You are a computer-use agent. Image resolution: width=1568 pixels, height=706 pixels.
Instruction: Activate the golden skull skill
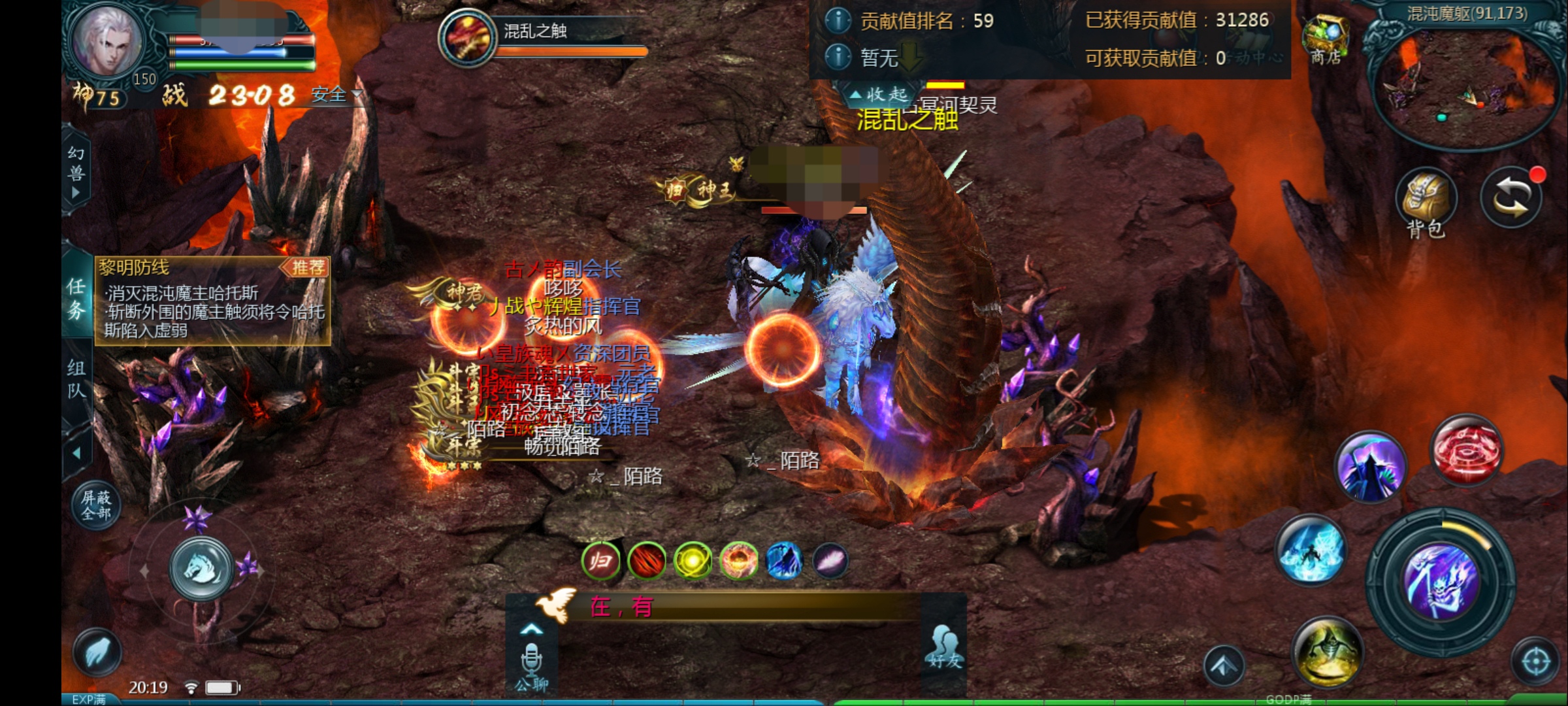(1328, 651)
